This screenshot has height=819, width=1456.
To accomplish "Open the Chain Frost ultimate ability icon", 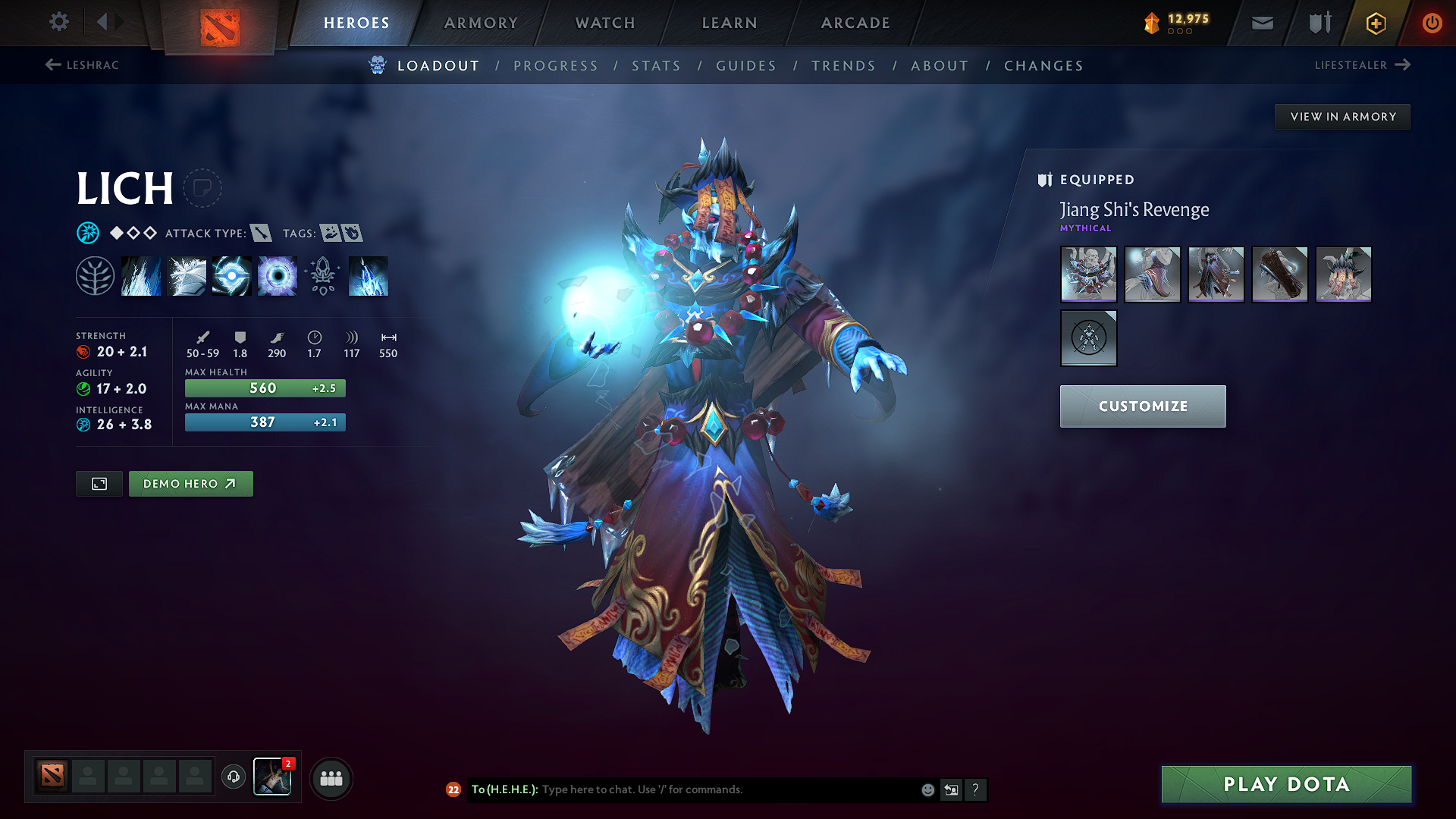I will tap(369, 275).
